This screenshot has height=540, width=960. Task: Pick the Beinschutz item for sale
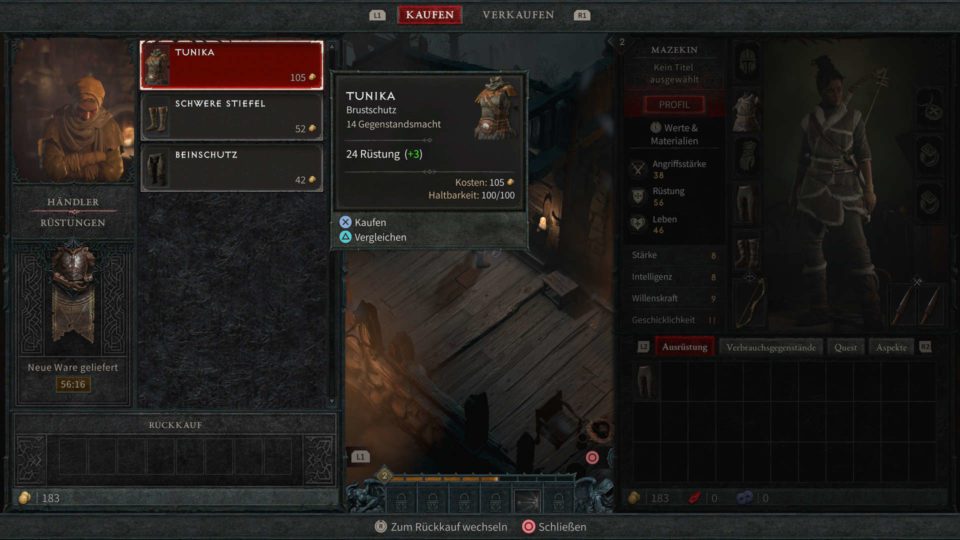coord(231,168)
